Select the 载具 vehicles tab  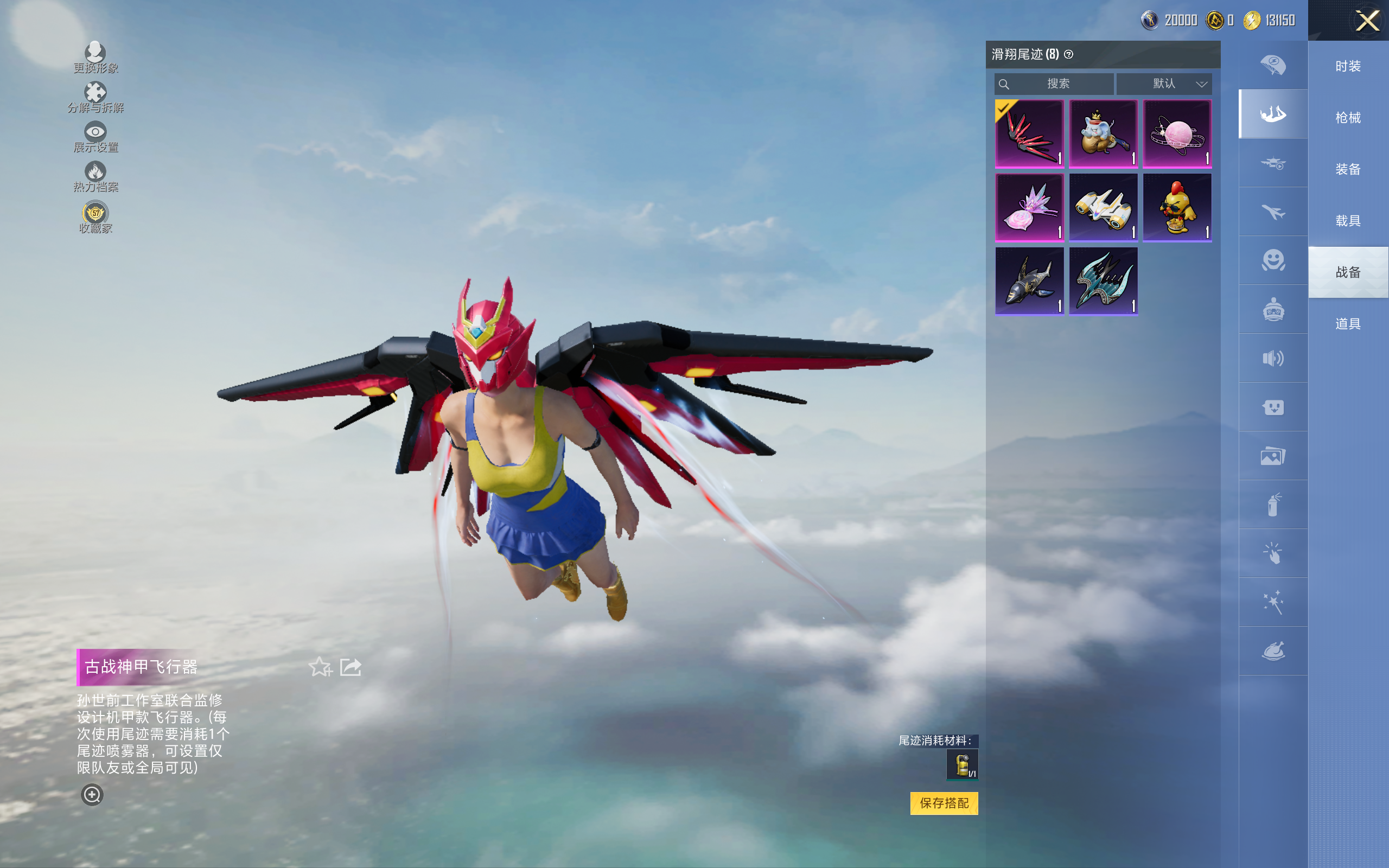click(1348, 221)
